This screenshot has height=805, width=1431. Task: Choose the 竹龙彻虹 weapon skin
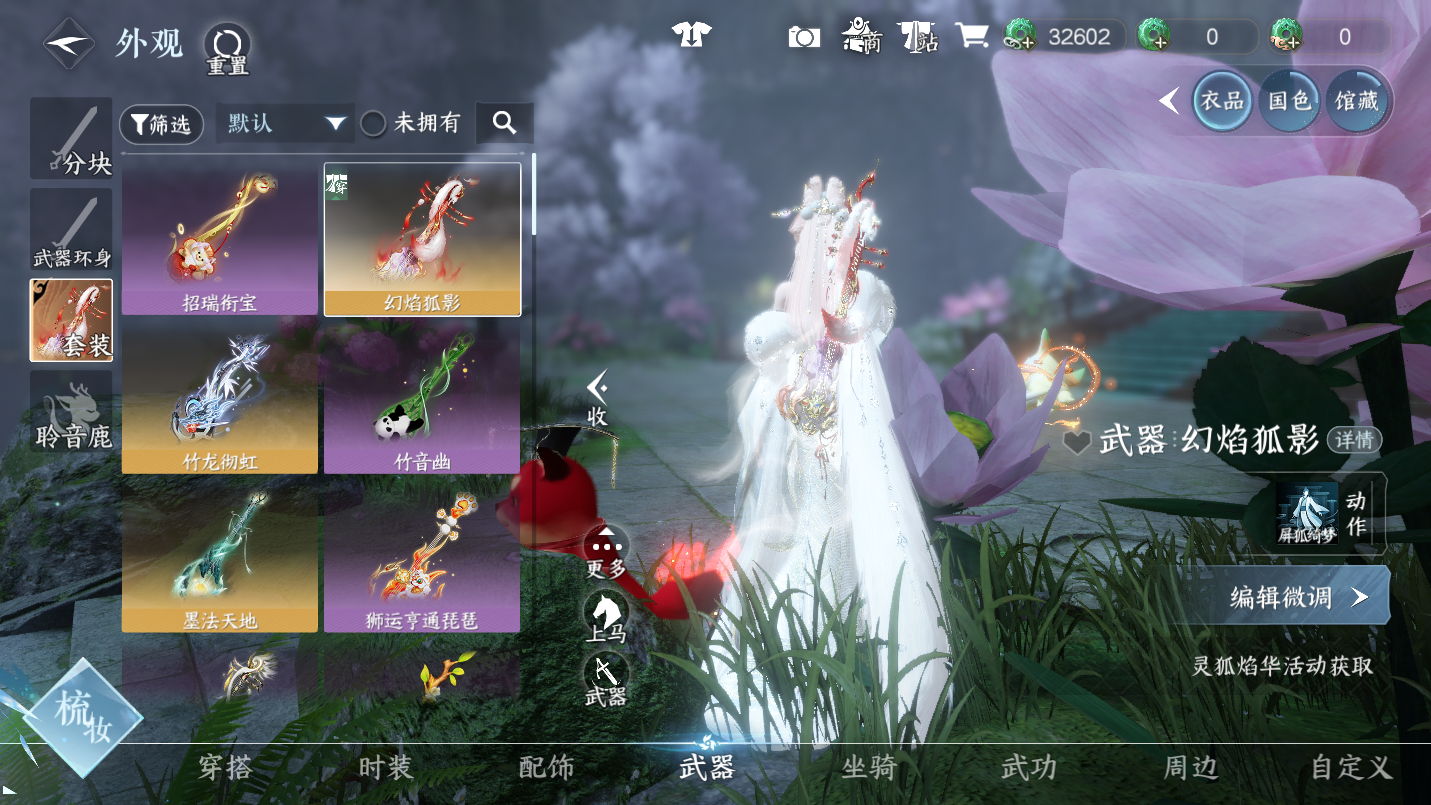click(x=220, y=400)
